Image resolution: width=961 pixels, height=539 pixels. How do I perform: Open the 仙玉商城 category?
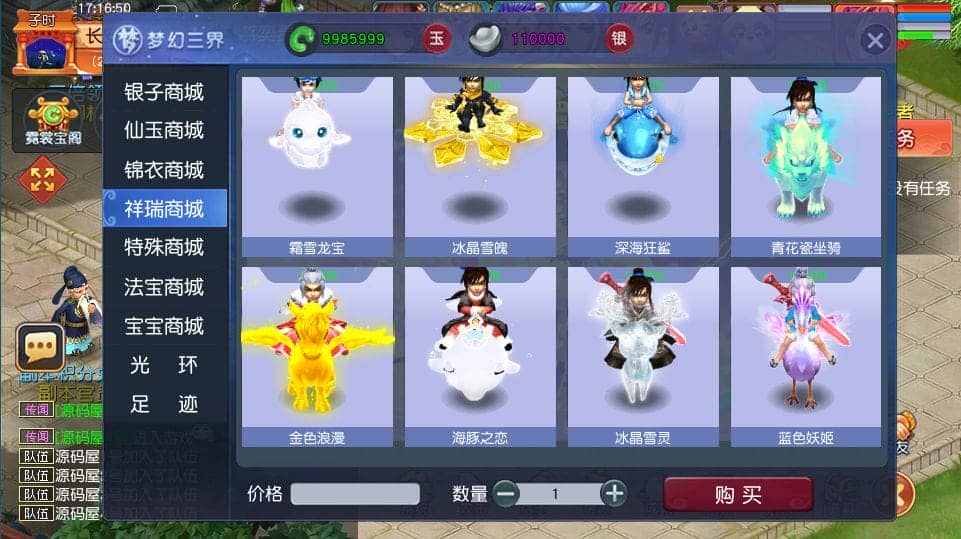pyautogui.click(x=164, y=131)
